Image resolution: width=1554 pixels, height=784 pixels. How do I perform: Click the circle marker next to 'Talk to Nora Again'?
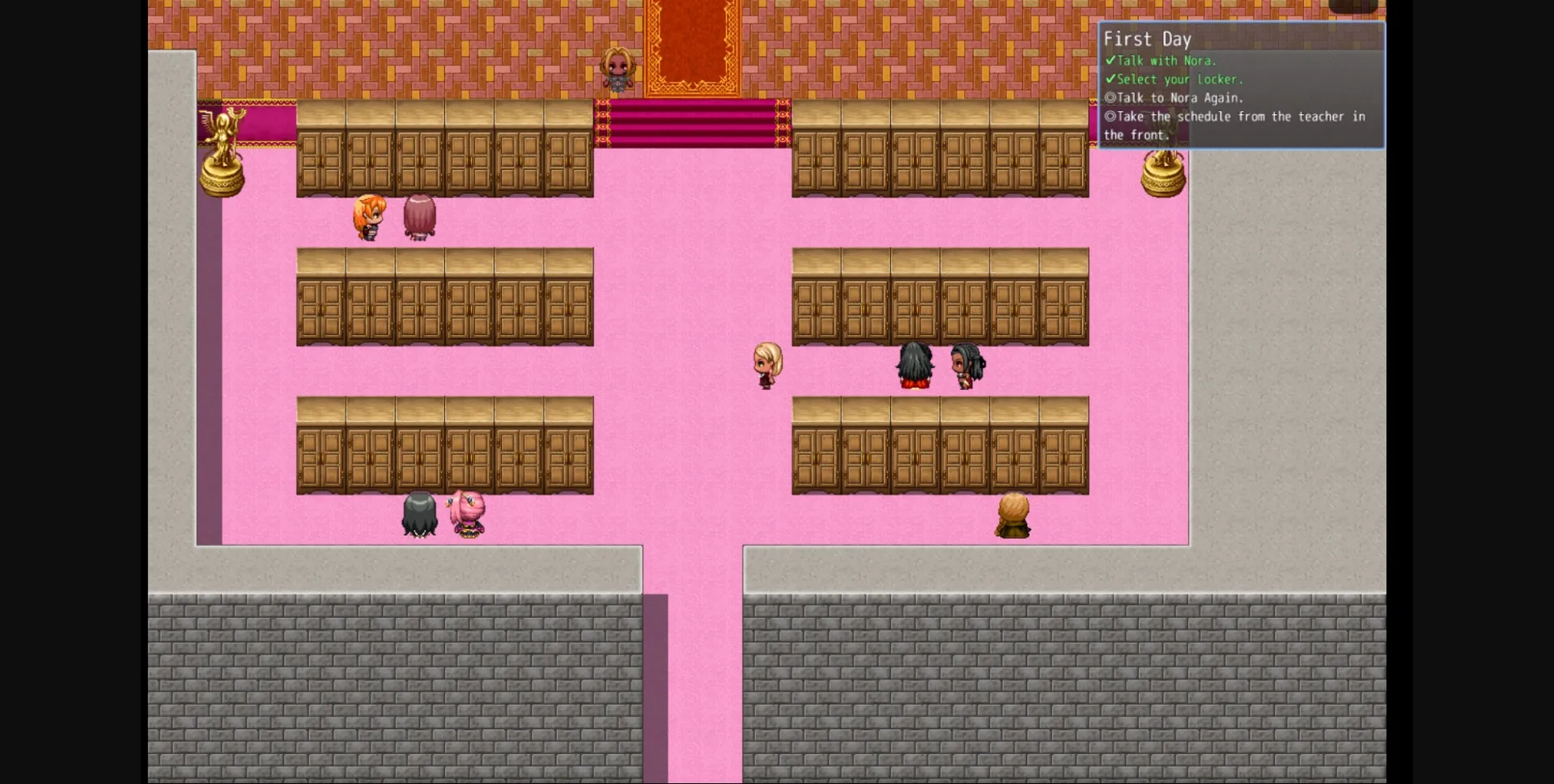pyautogui.click(x=1110, y=98)
